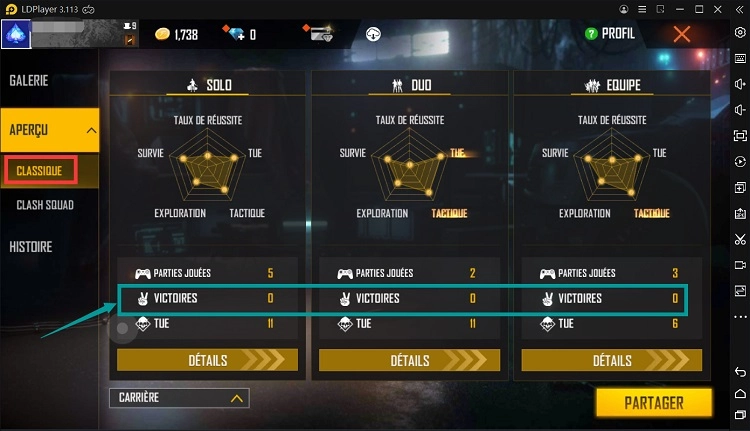
Task: Select the Classique stats tab
Action: click(39, 171)
